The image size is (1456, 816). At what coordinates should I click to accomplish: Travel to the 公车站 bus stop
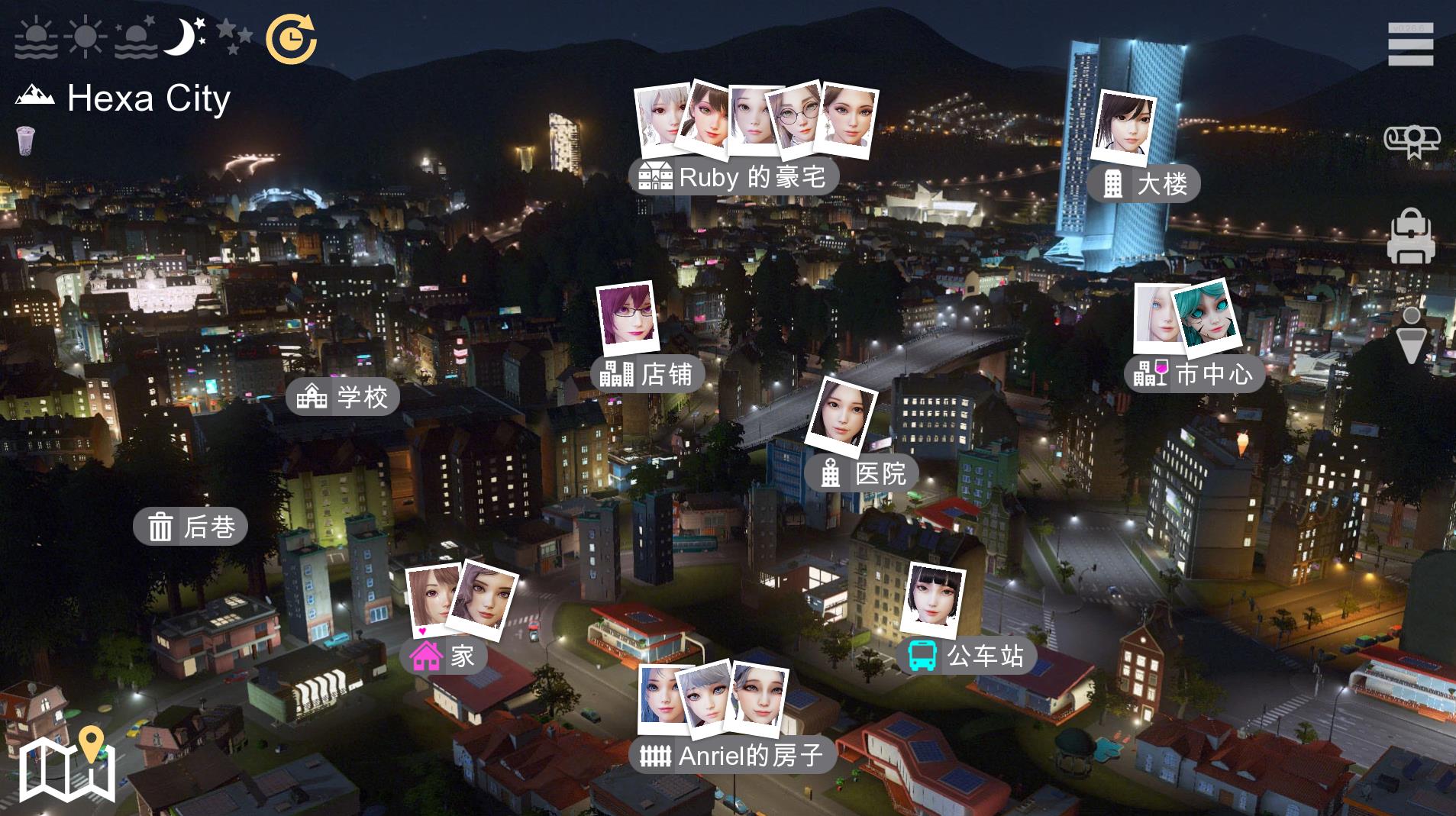[x=966, y=656]
